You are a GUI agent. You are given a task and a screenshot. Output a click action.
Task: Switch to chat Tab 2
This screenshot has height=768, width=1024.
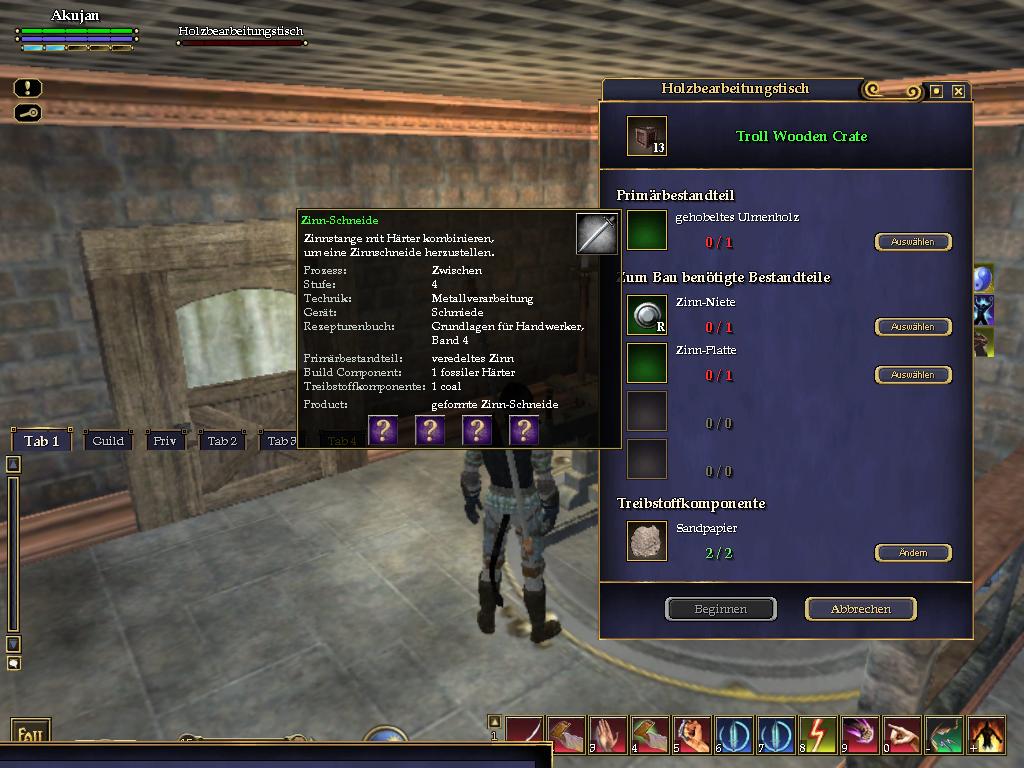click(x=222, y=441)
